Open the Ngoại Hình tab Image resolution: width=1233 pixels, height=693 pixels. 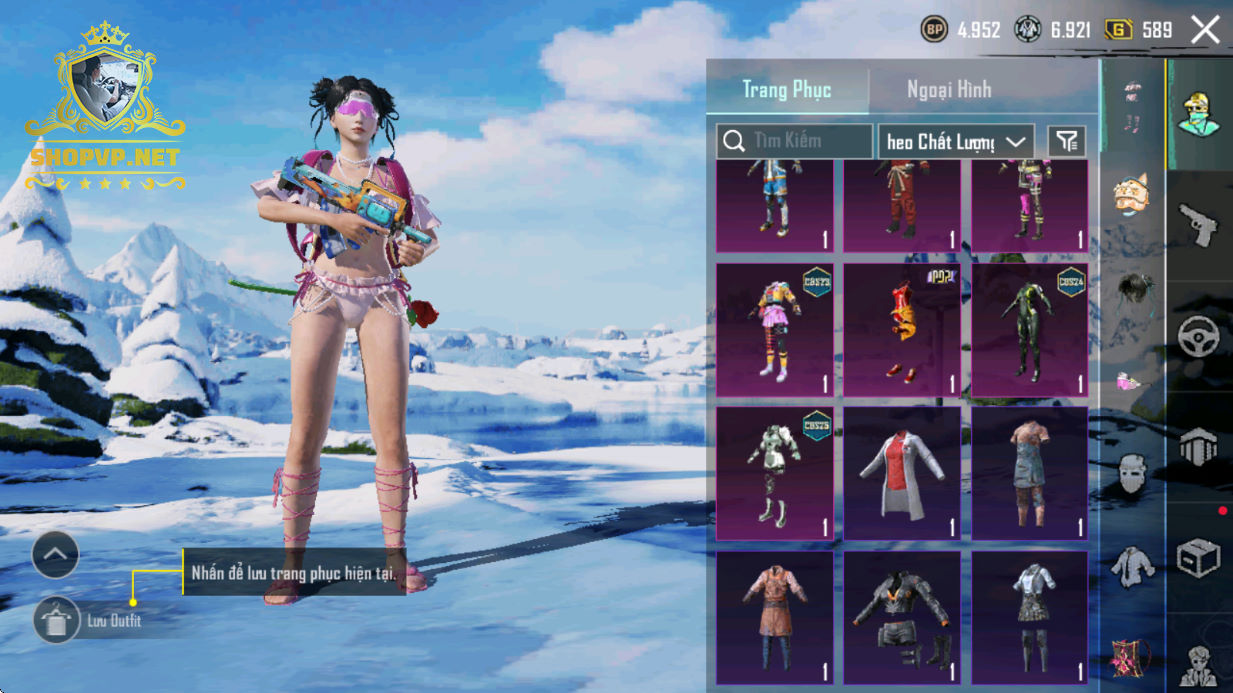coord(949,89)
